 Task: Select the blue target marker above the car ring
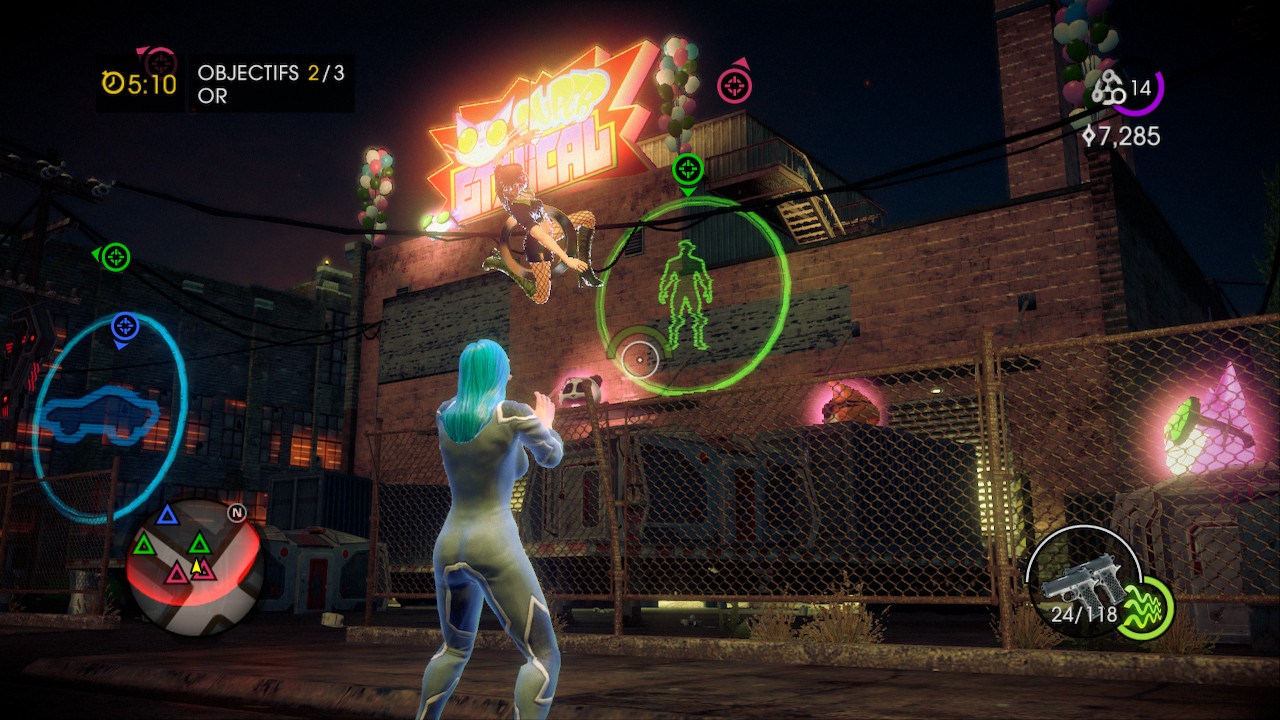click(x=124, y=326)
